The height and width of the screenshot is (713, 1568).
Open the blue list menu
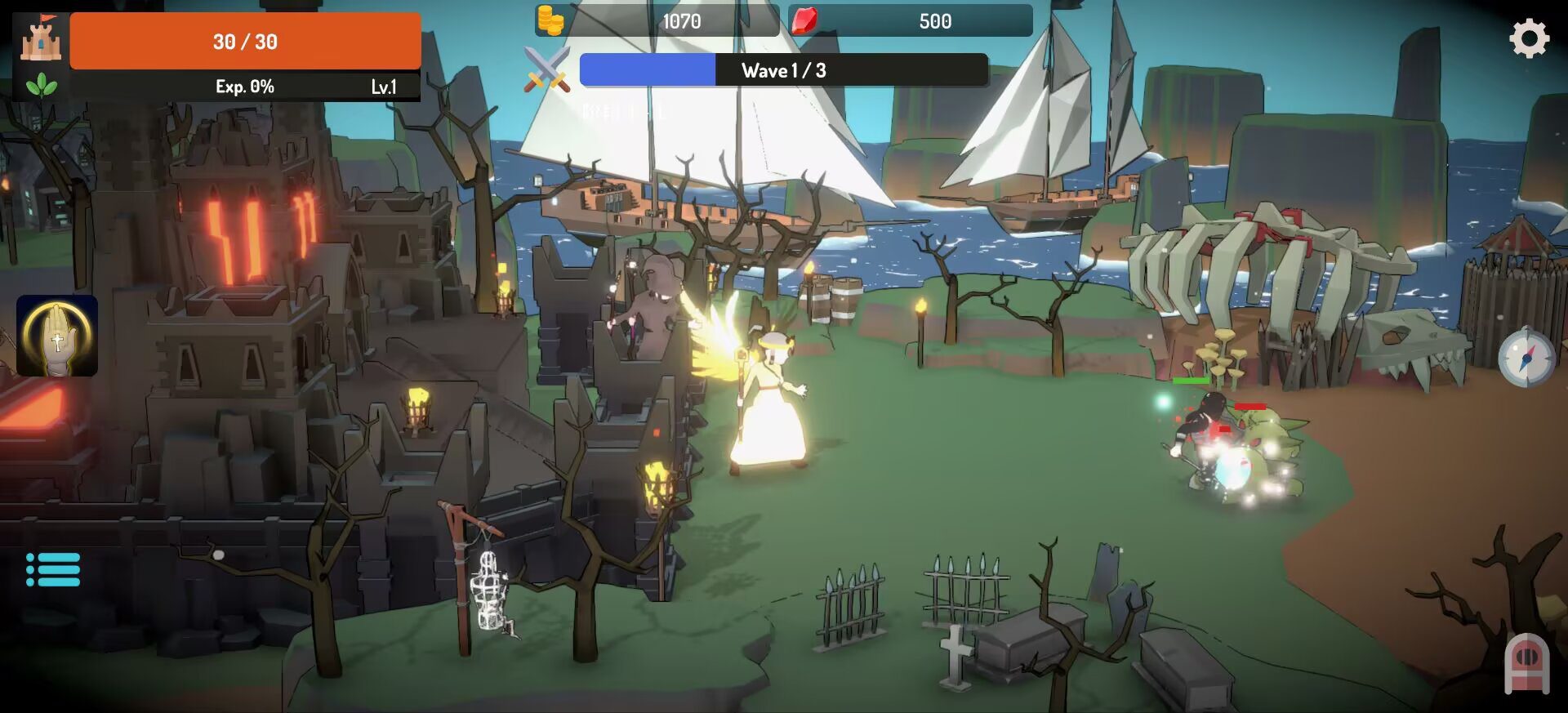53,569
